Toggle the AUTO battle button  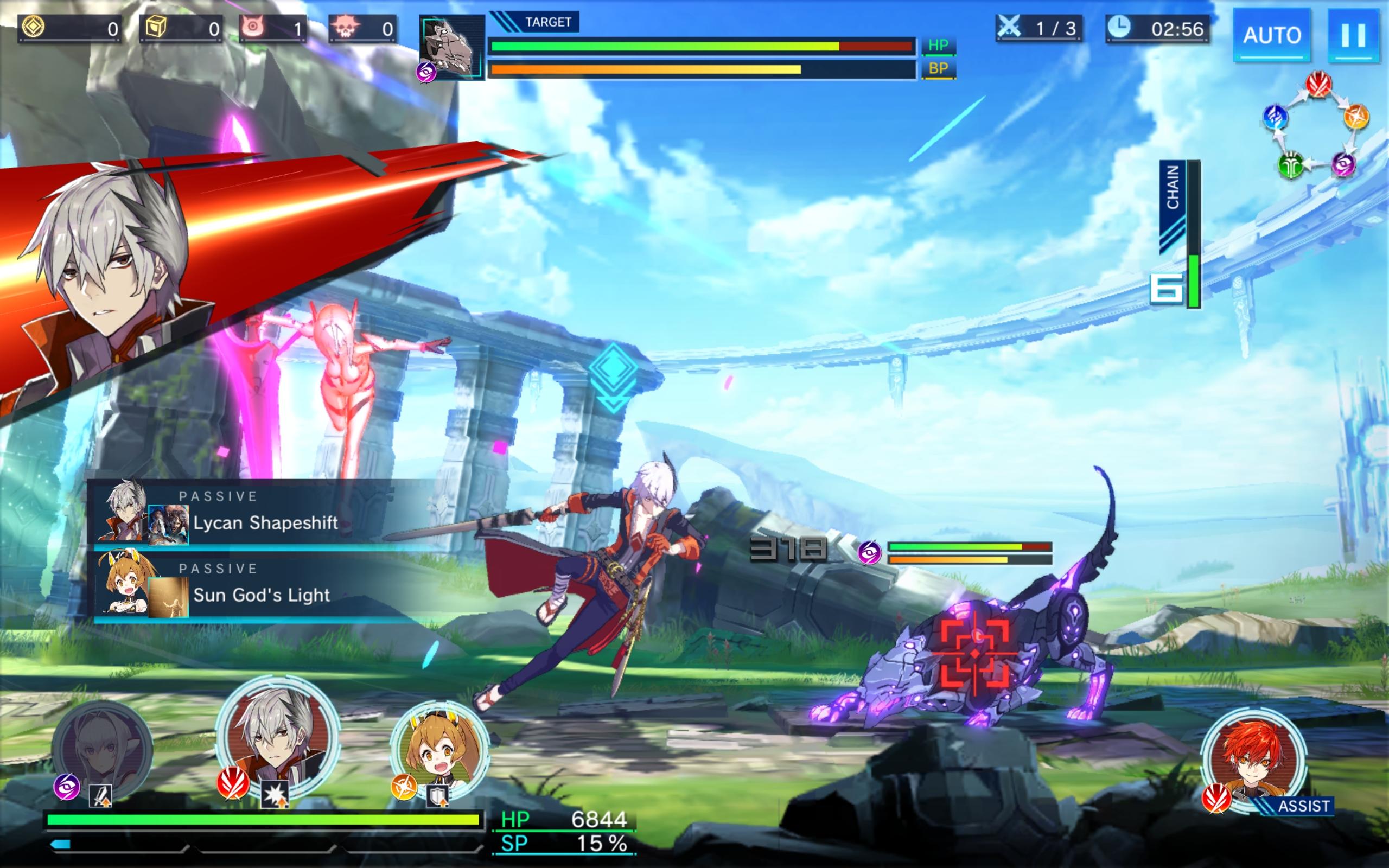tap(1272, 35)
